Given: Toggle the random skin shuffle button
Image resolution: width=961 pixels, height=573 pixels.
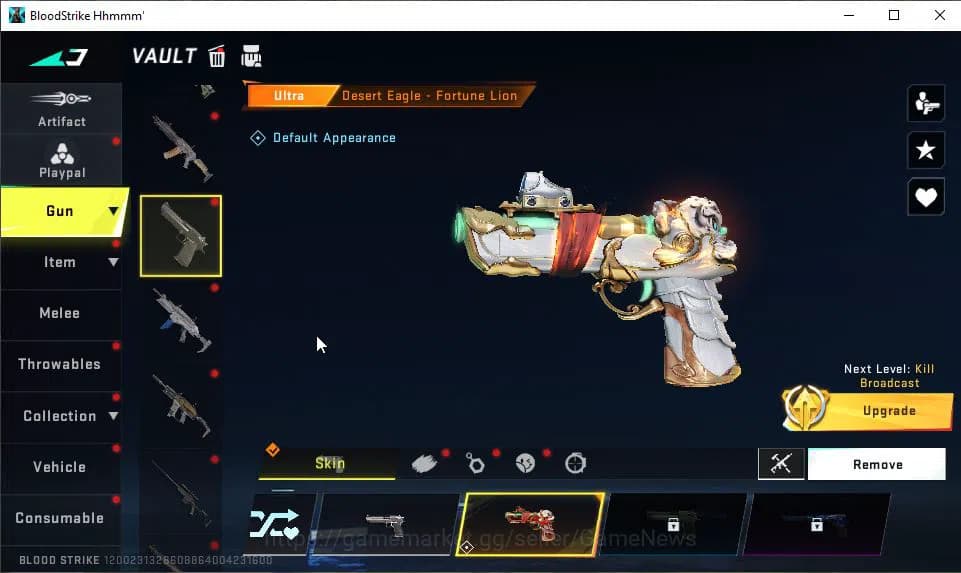Looking at the screenshot, I should click(275, 524).
